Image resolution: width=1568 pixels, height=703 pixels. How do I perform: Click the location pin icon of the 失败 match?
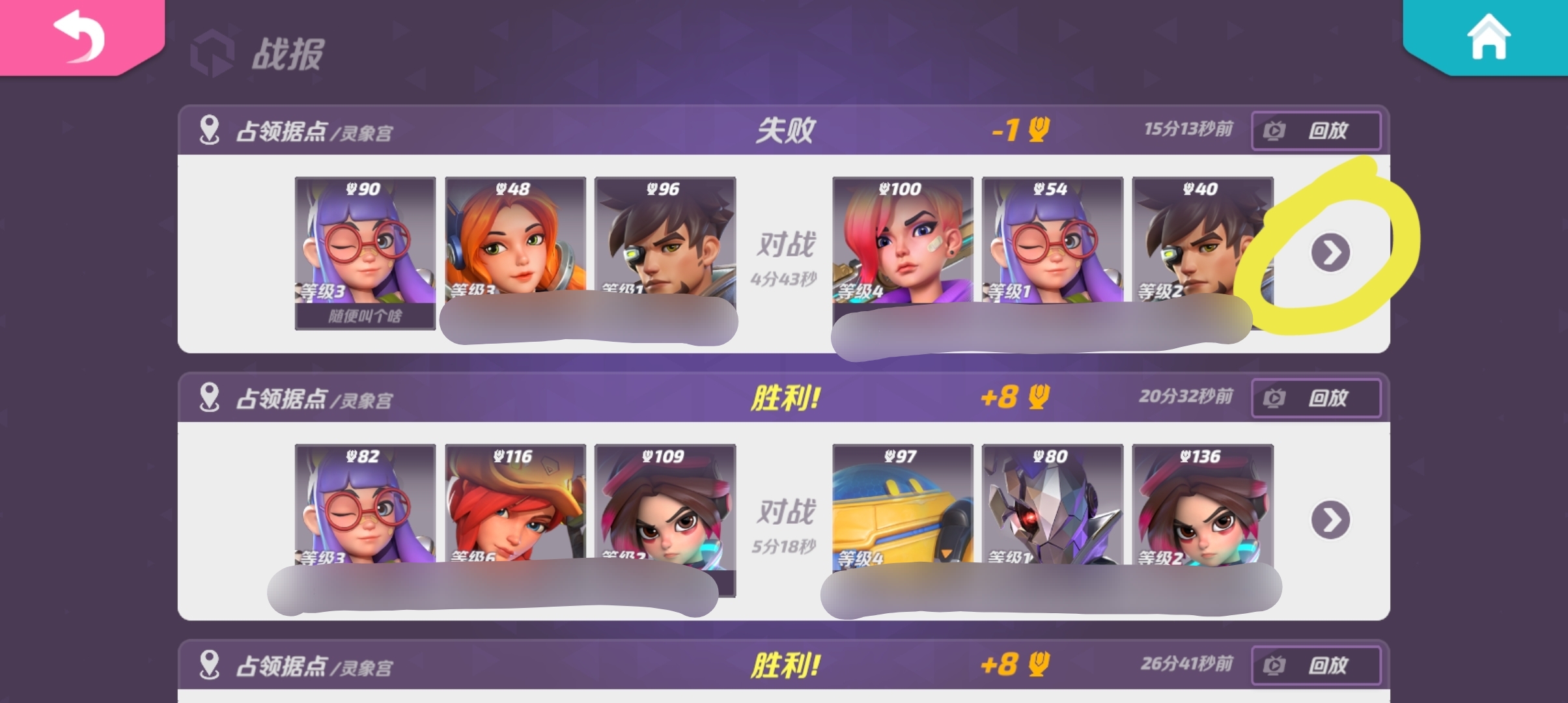(210, 130)
